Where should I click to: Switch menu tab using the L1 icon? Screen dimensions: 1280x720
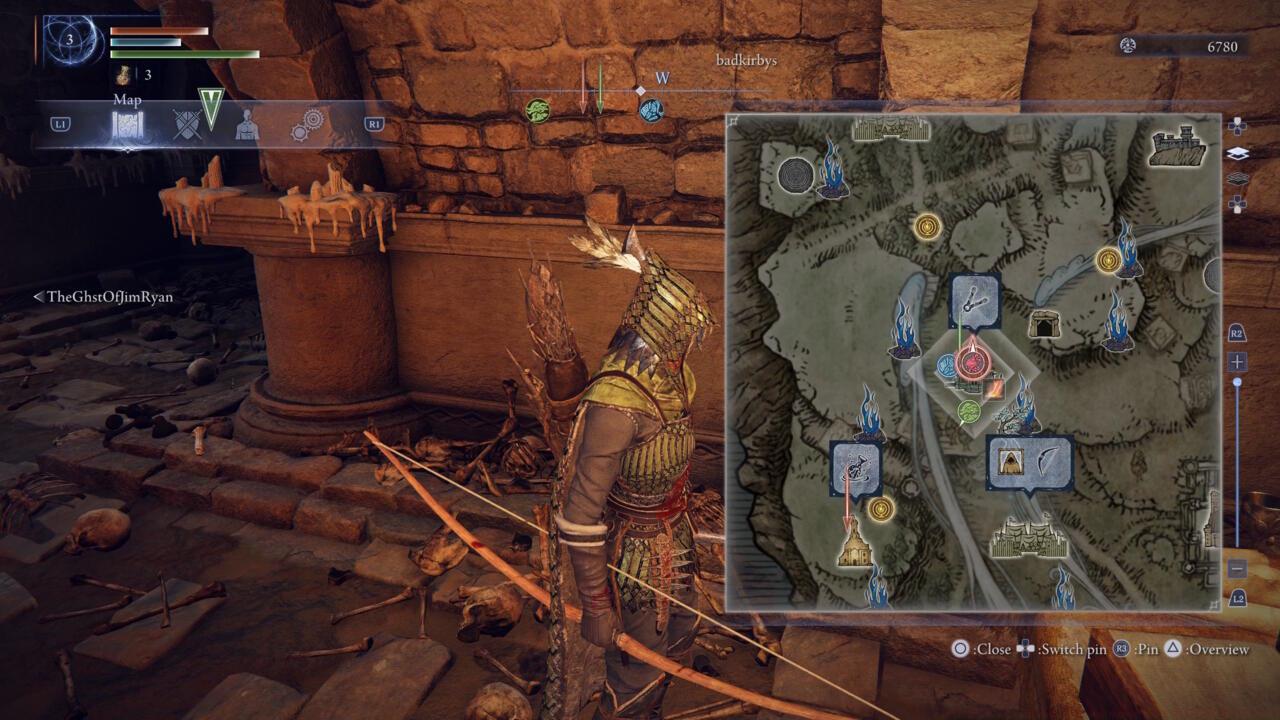pyautogui.click(x=60, y=125)
